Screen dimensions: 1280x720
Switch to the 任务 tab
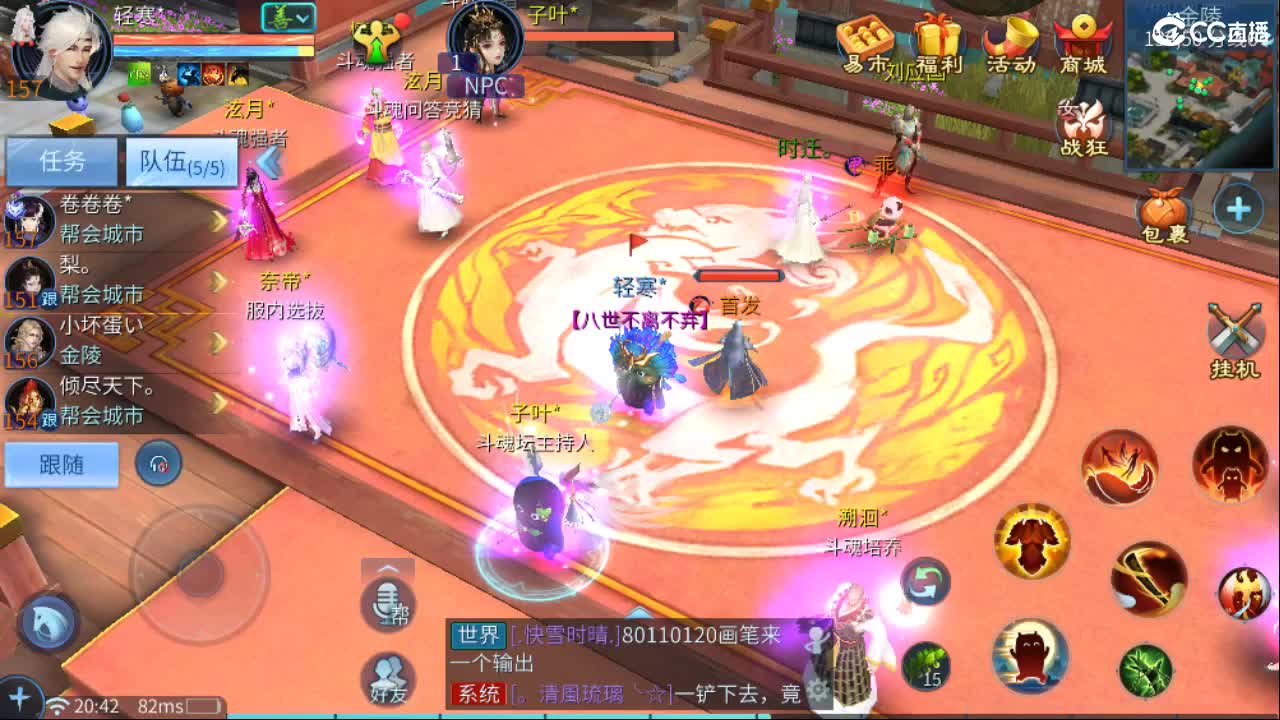point(60,162)
